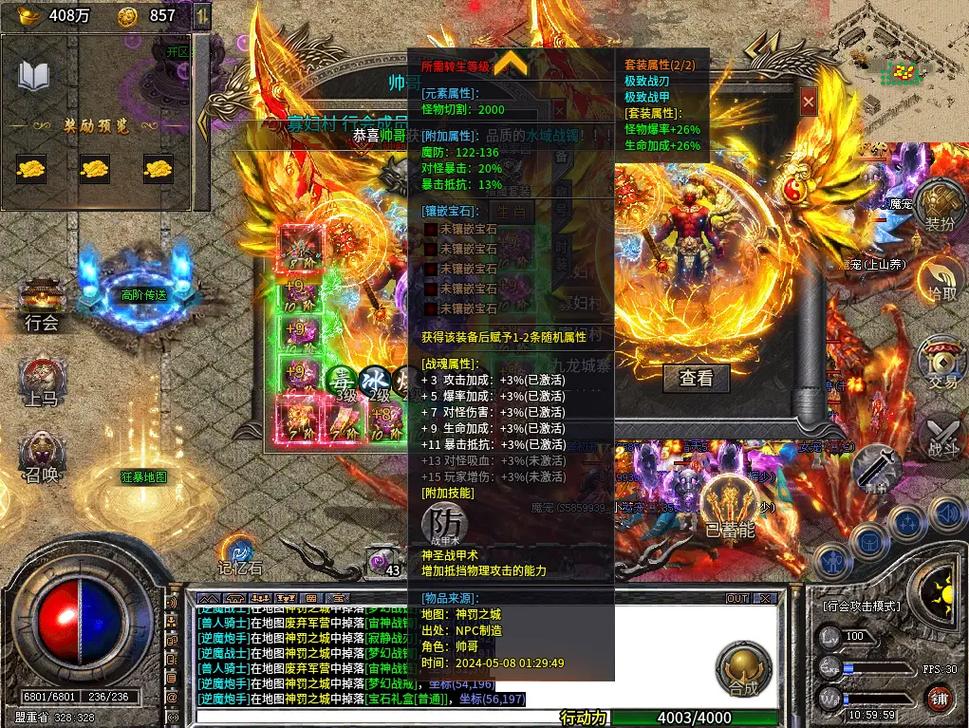Click the chat window OUT button
The width and height of the screenshot is (969, 728).
pyautogui.click(x=737, y=598)
